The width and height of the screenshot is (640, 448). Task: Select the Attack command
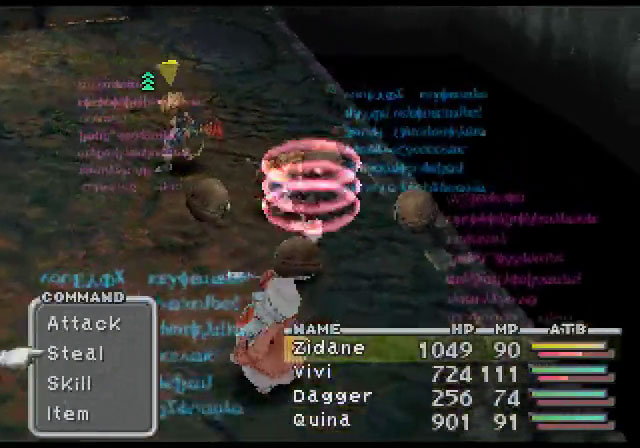[x=84, y=323]
